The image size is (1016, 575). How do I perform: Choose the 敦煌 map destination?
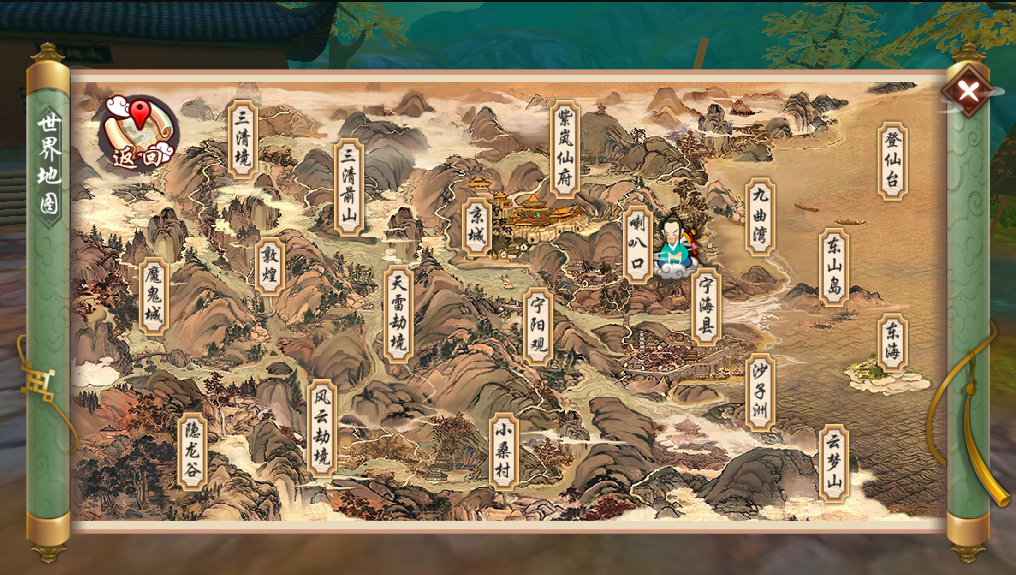point(269,267)
